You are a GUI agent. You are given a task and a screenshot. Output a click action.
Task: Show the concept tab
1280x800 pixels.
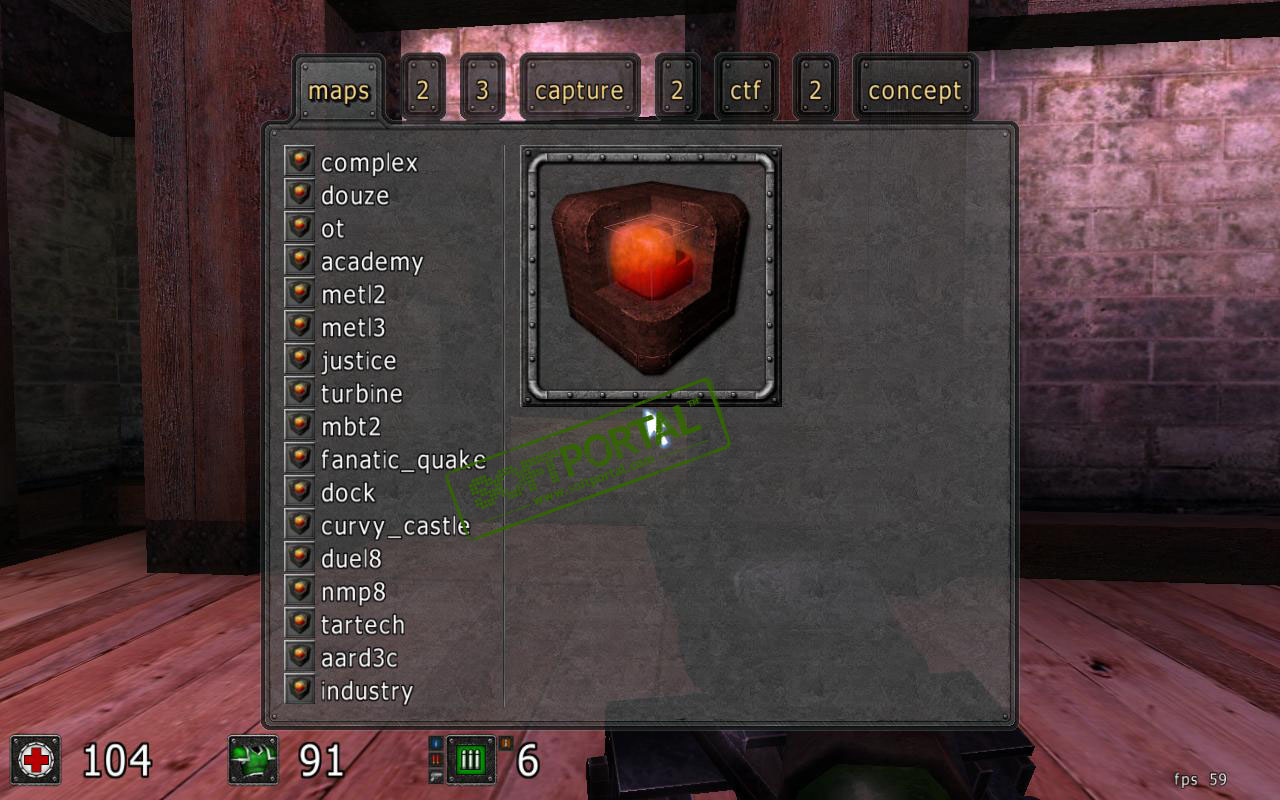point(914,90)
